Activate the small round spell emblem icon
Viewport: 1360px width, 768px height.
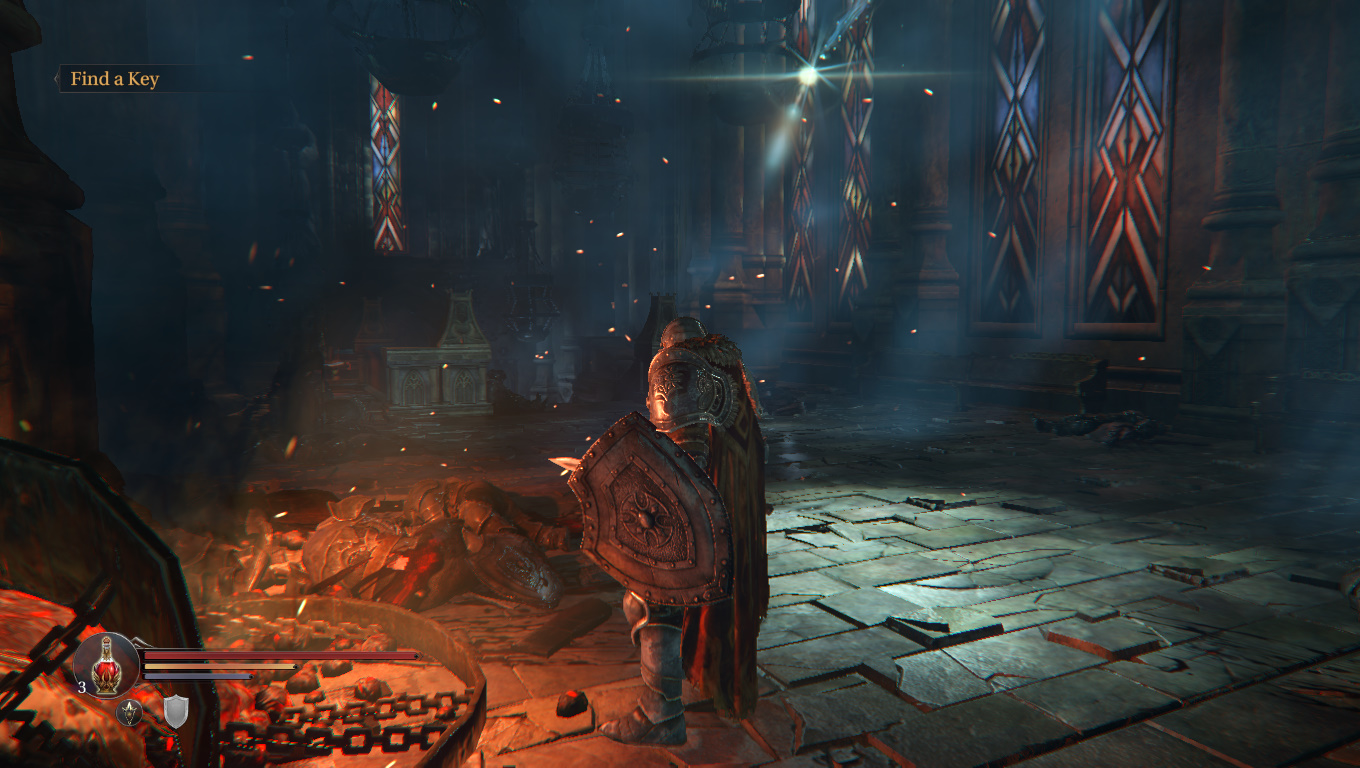point(130,712)
